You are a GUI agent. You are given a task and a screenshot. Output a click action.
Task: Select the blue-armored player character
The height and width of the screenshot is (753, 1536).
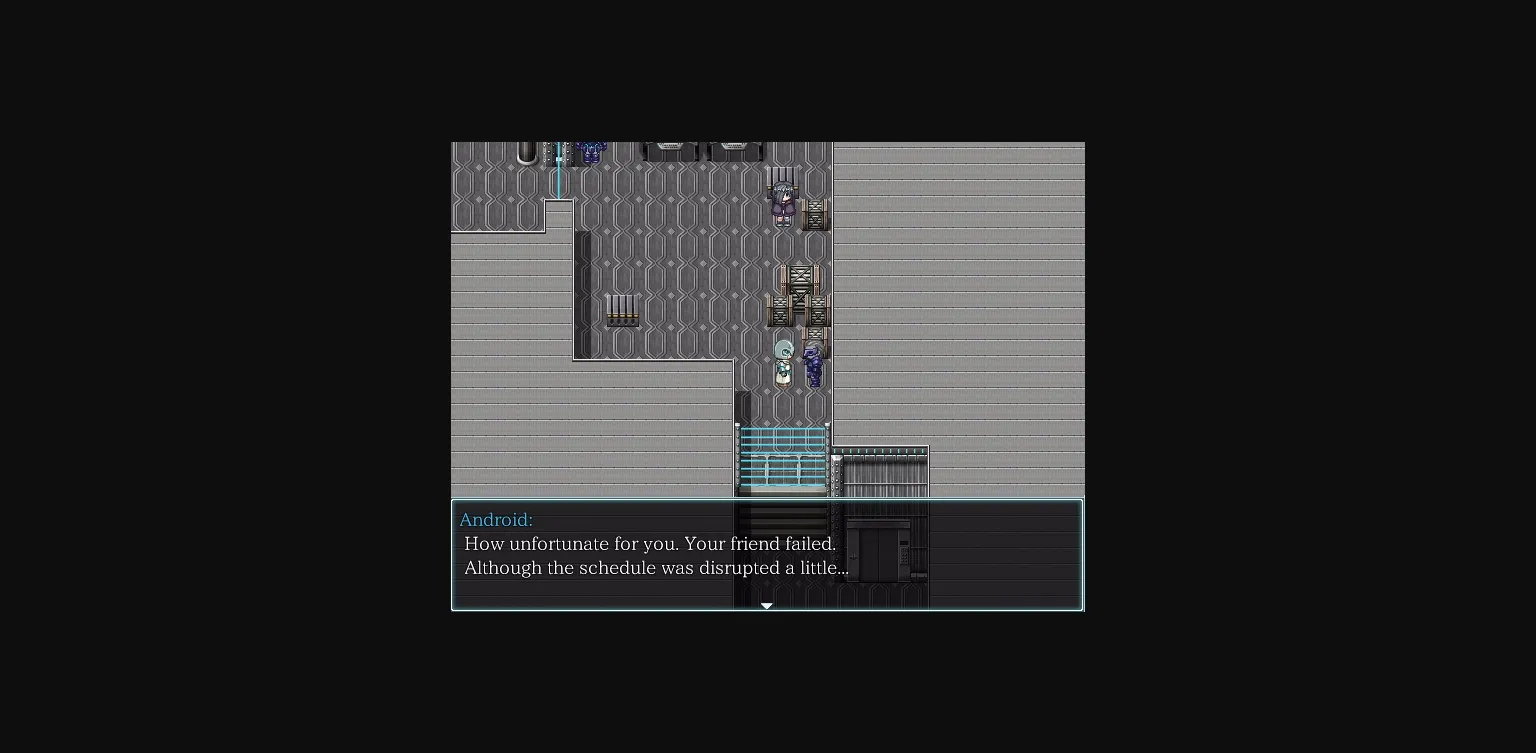(813, 363)
